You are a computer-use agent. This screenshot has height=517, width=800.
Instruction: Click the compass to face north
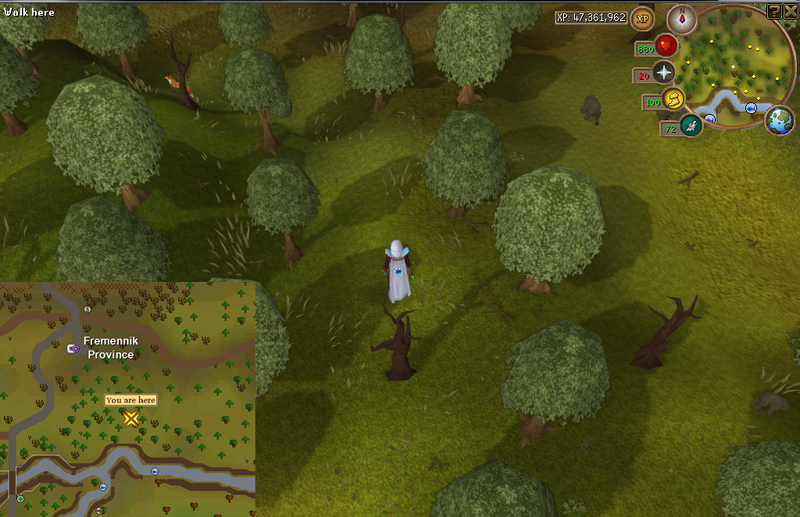point(684,19)
